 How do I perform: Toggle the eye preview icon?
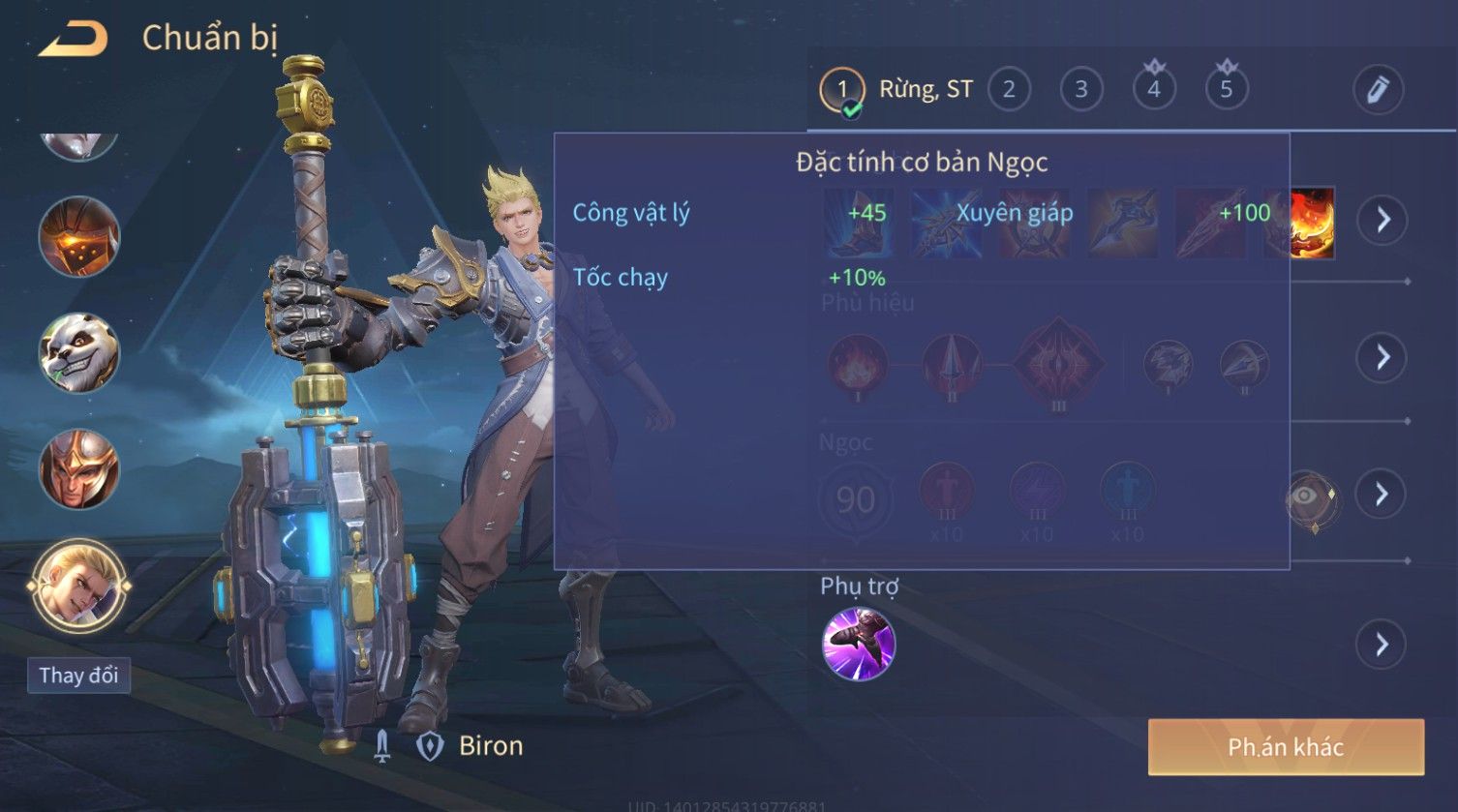pos(1308,496)
